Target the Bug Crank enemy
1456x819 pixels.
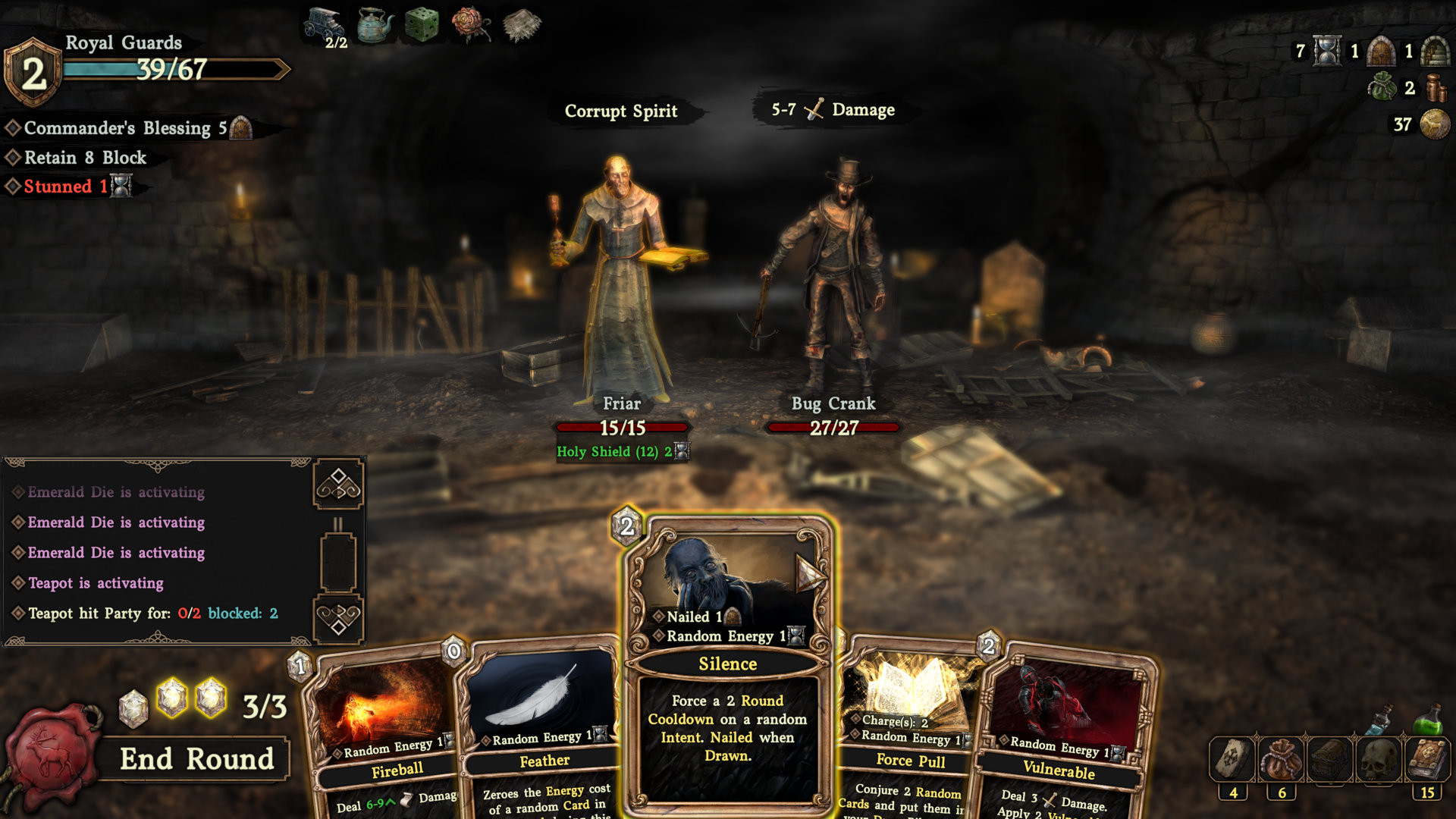[x=833, y=281]
